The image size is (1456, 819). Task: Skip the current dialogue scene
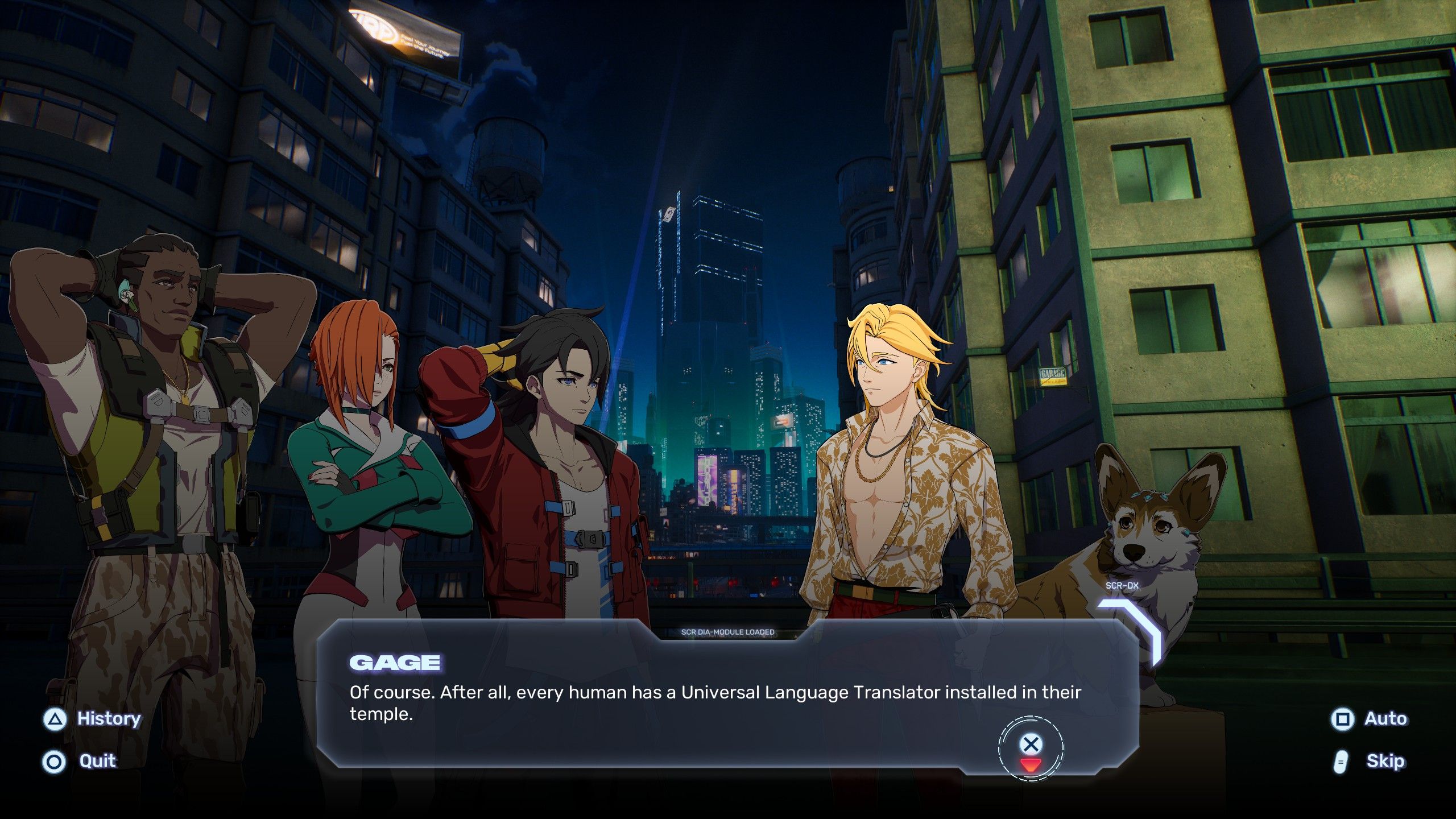[1370, 761]
